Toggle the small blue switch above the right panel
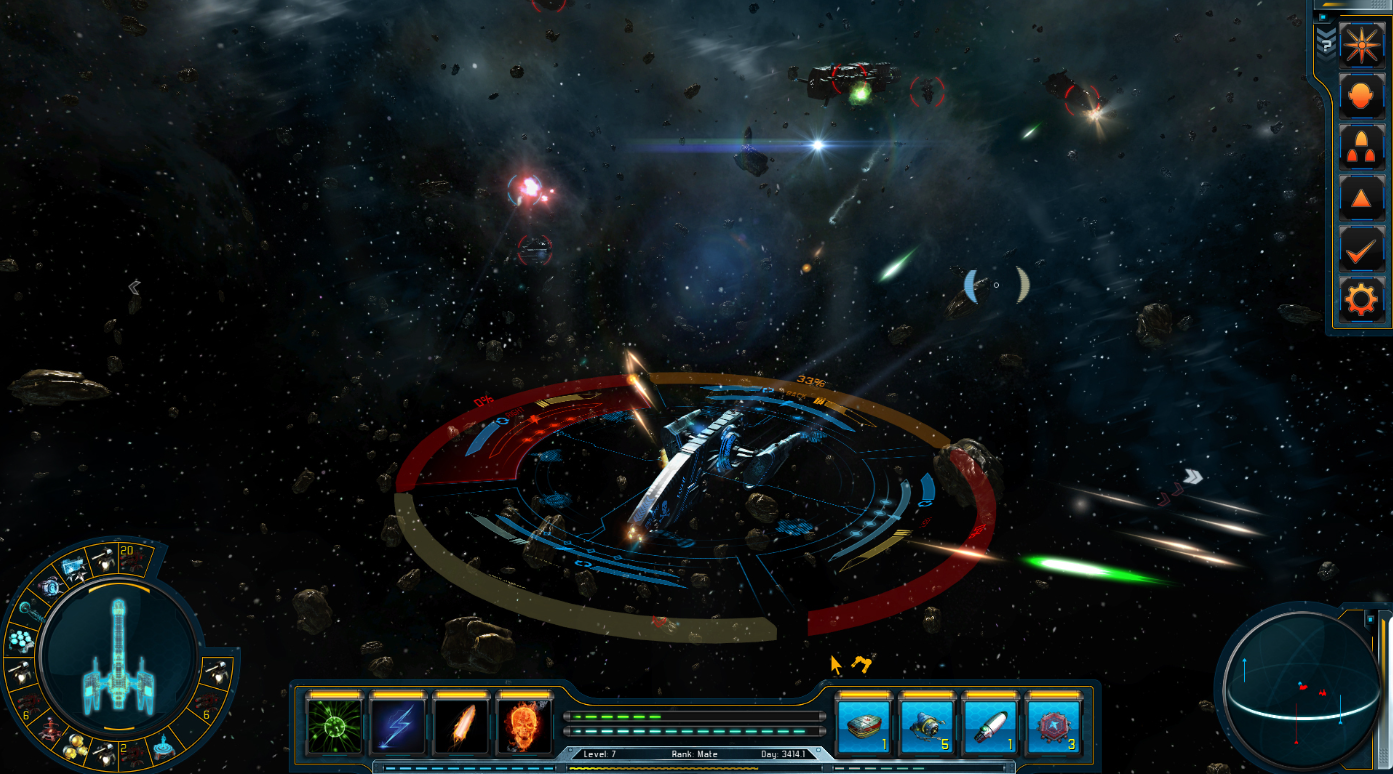1393x774 pixels. tap(1323, 17)
